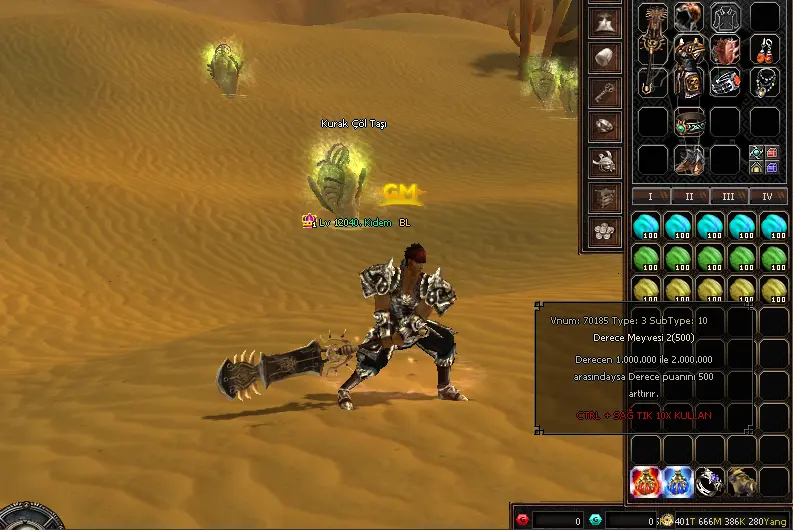Screen dimensions: 793x530
Task: Select inventory page III tab
Action: [x=728, y=197]
